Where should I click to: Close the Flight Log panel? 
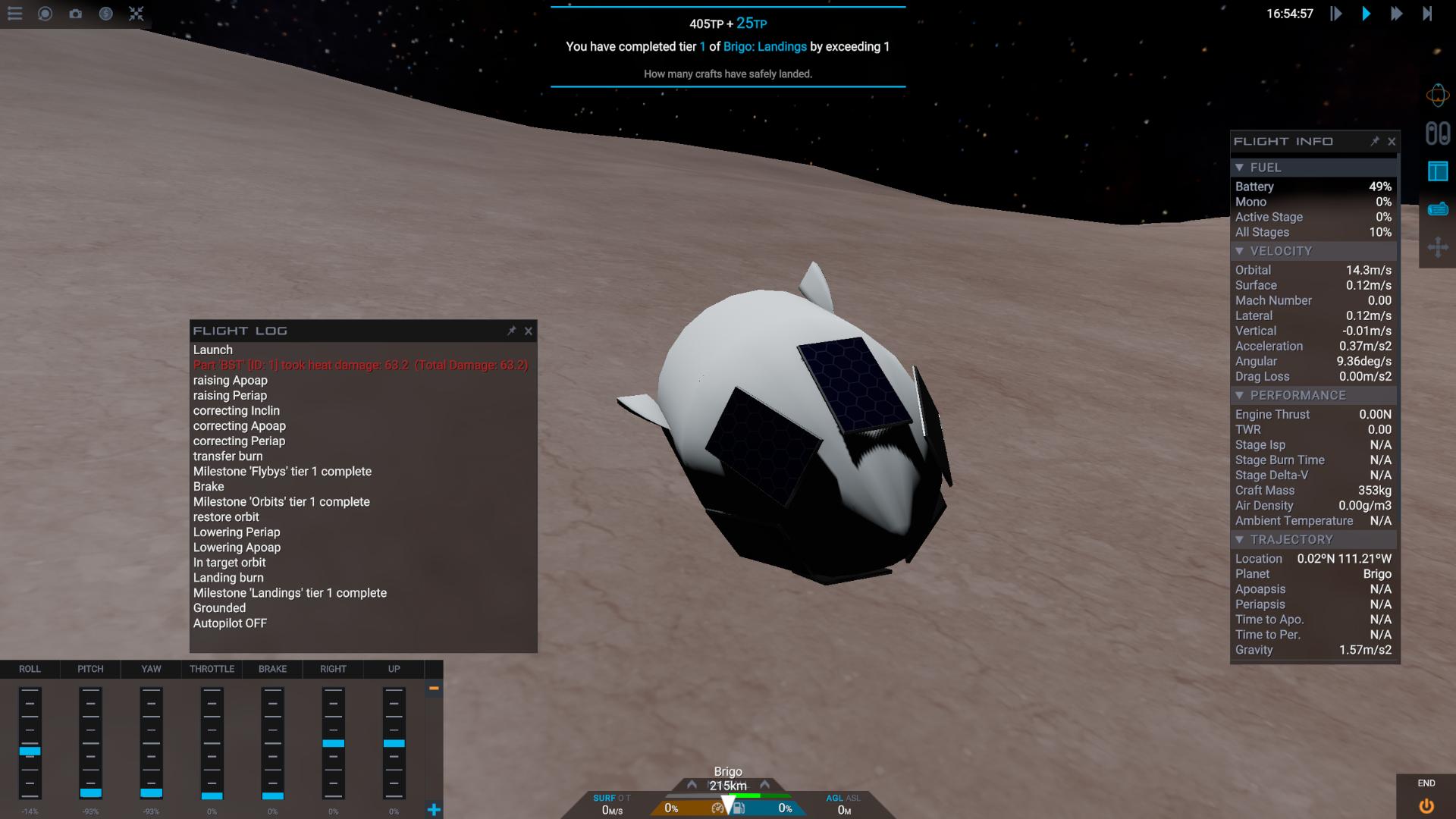point(529,331)
